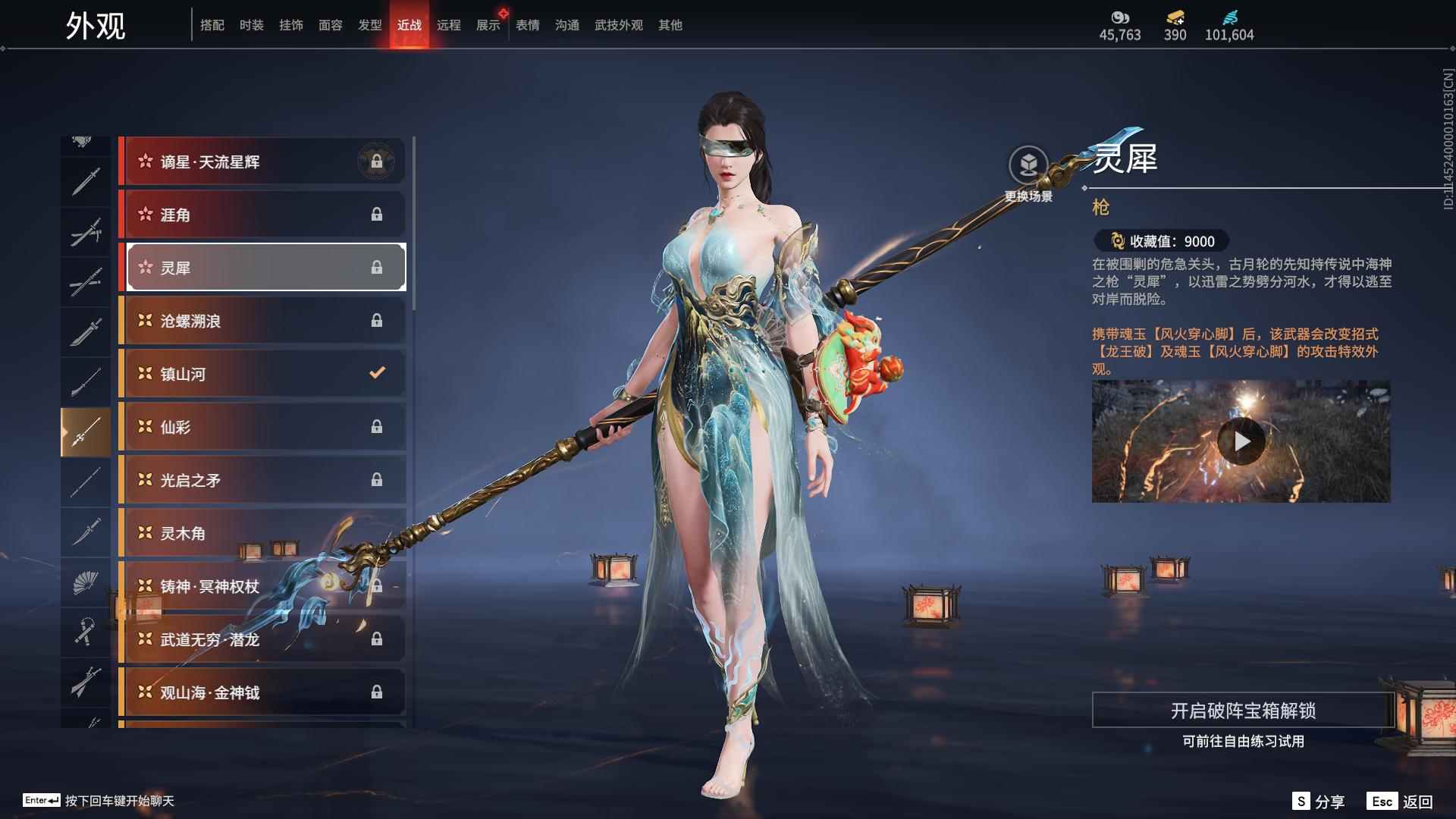Open the 武技外观 tab
Screen dimensions: 1456x819
(618, 25)
